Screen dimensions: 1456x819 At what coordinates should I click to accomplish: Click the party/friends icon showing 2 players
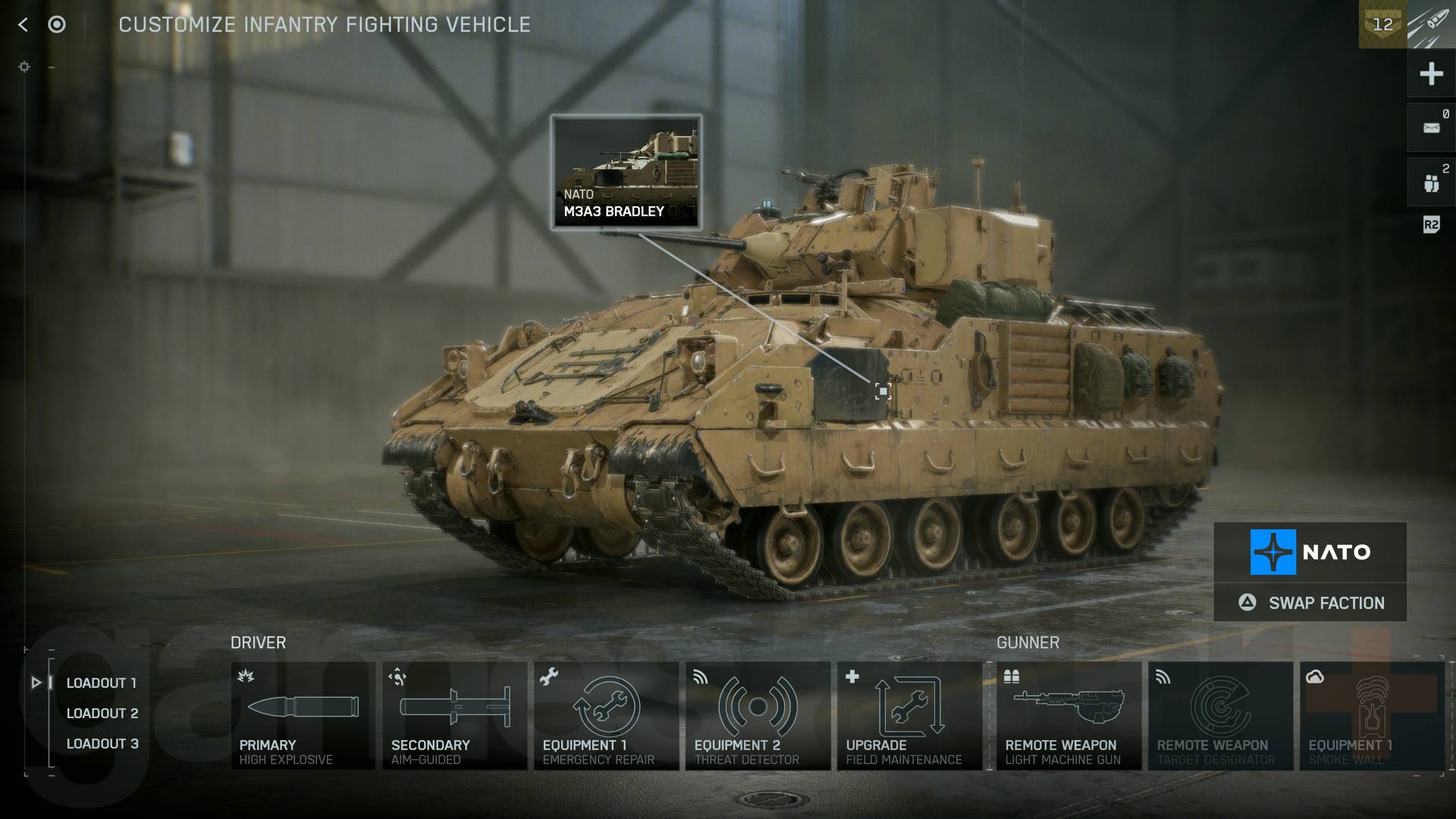point(1430,180)
